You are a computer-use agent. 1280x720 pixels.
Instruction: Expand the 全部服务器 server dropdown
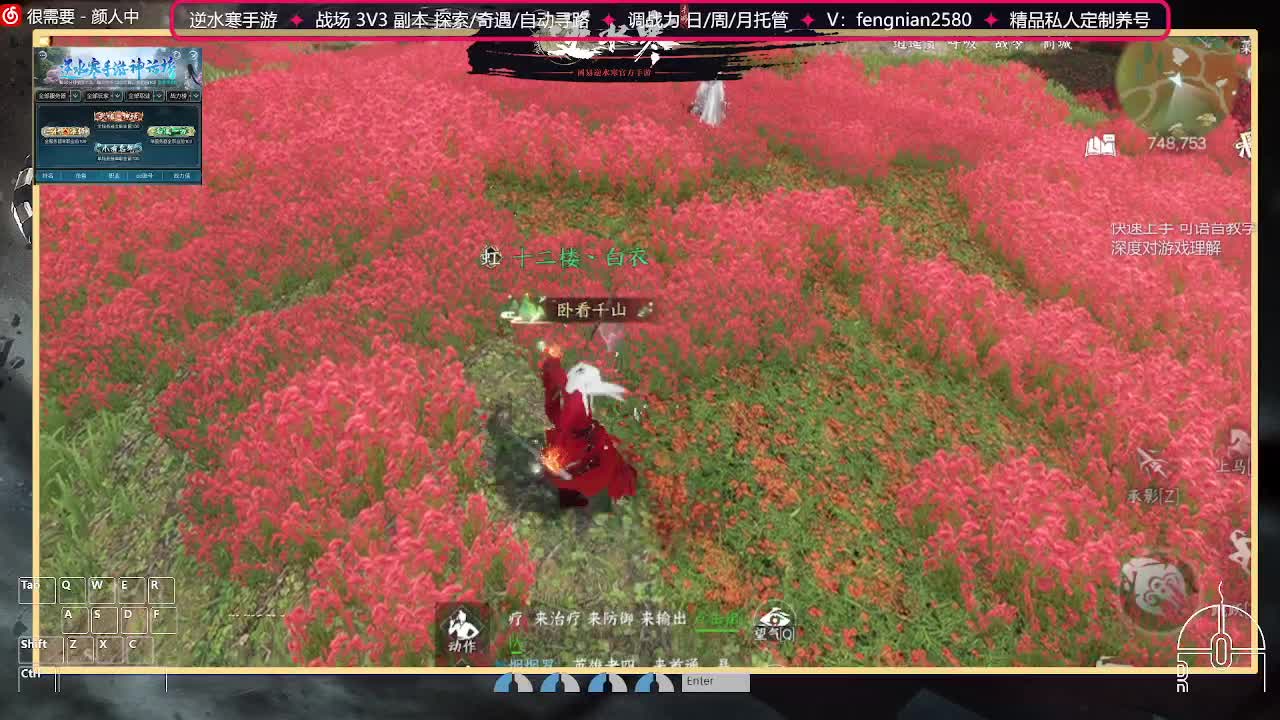pos(58,95)
